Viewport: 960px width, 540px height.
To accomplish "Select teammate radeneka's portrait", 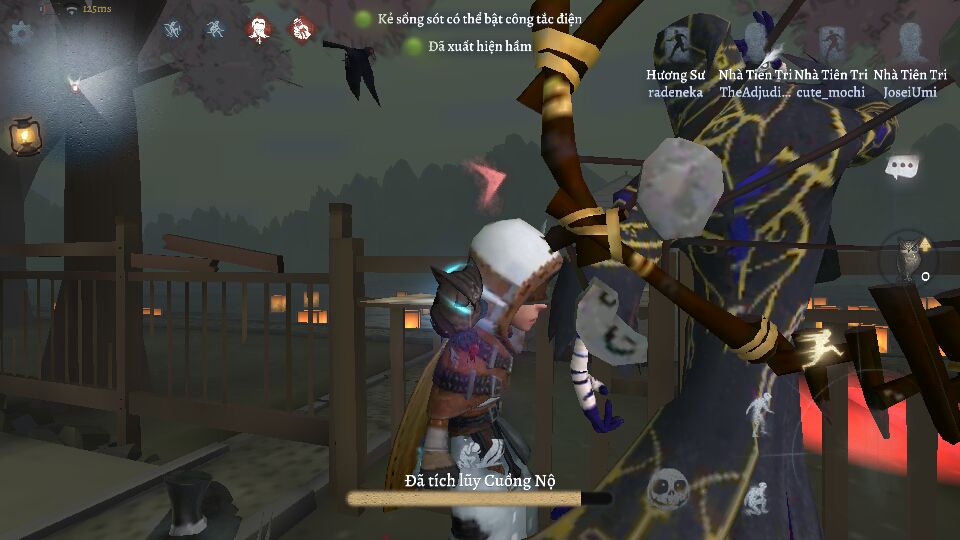I will click(675, 45).
